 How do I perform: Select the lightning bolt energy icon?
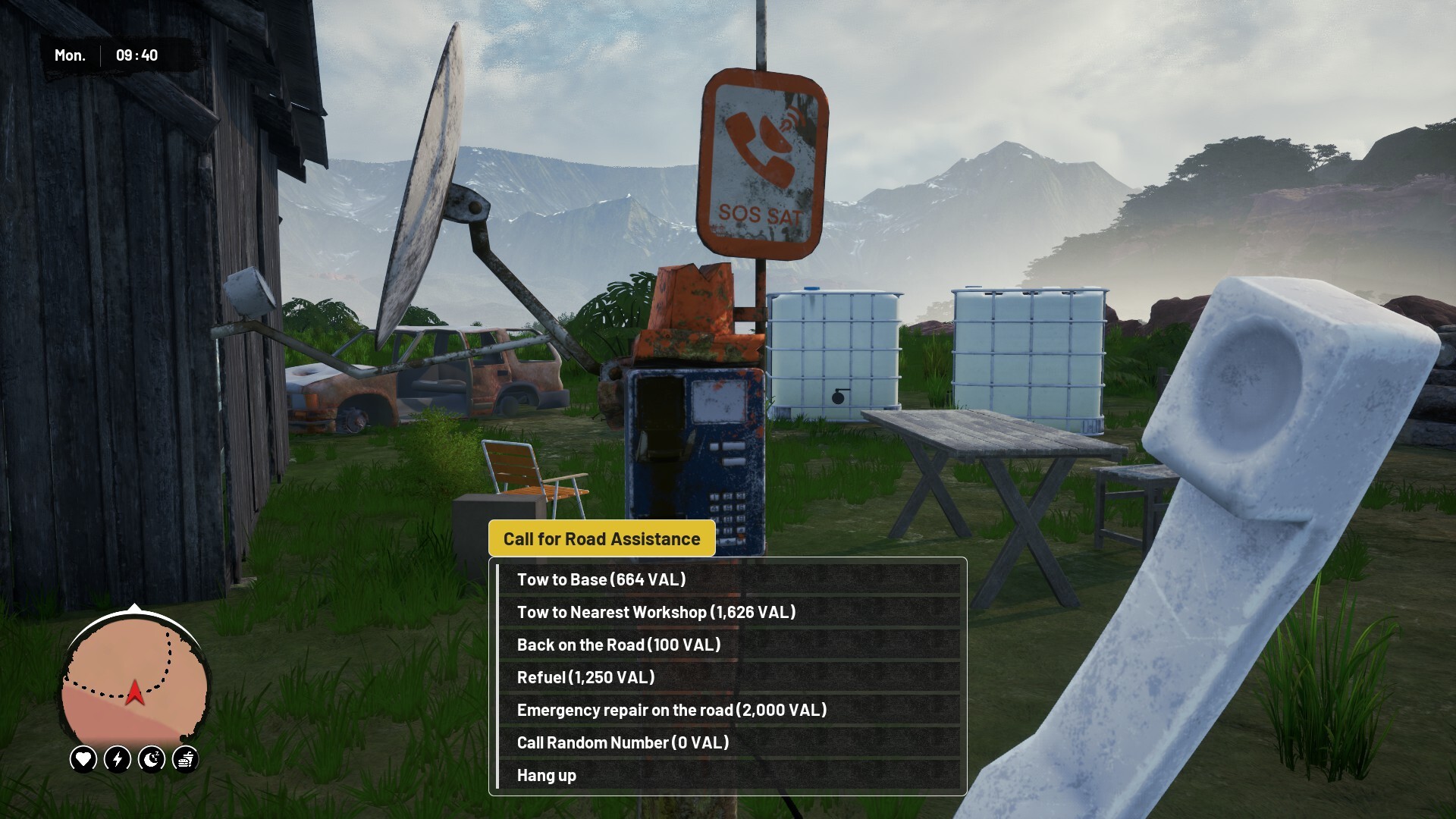click(x=118, y=758)
